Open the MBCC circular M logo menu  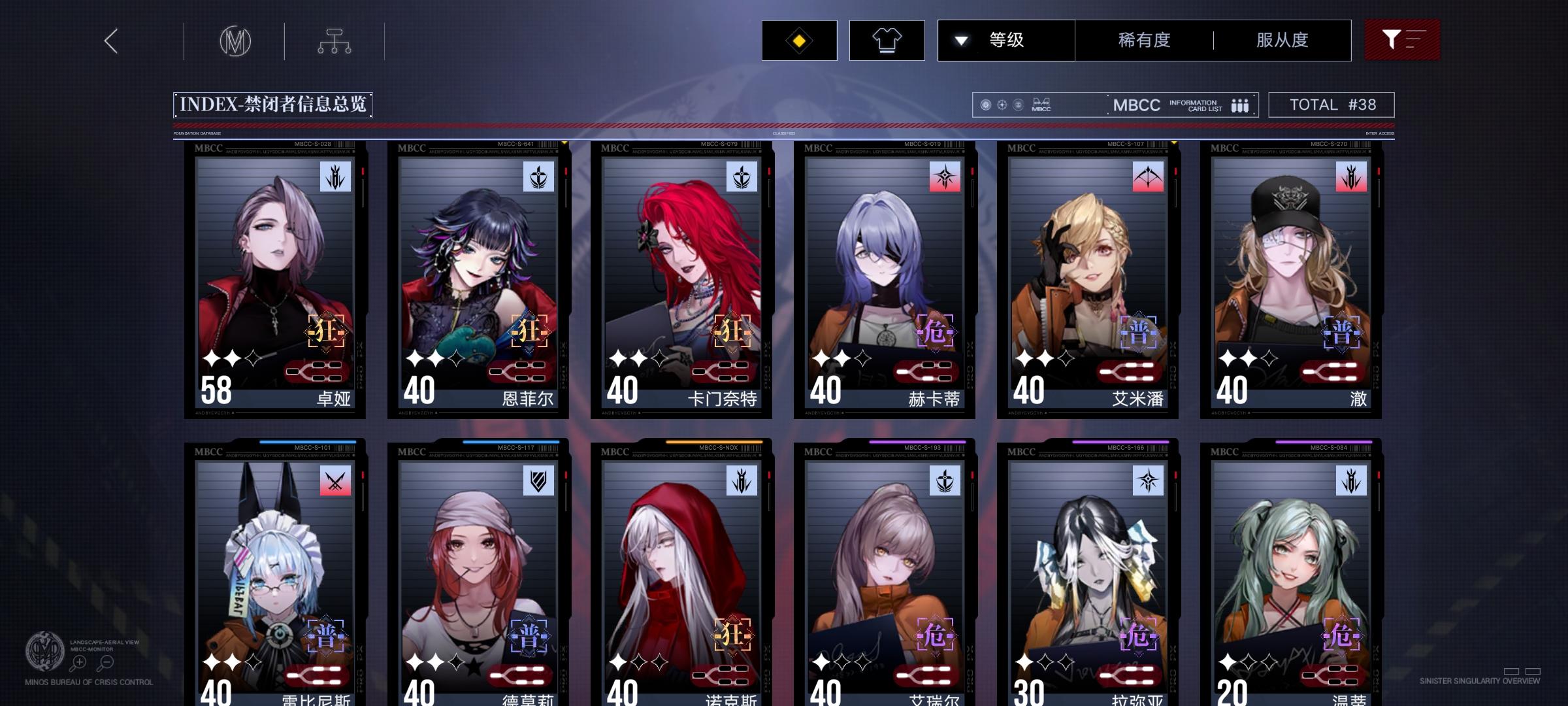coord(237,41)
